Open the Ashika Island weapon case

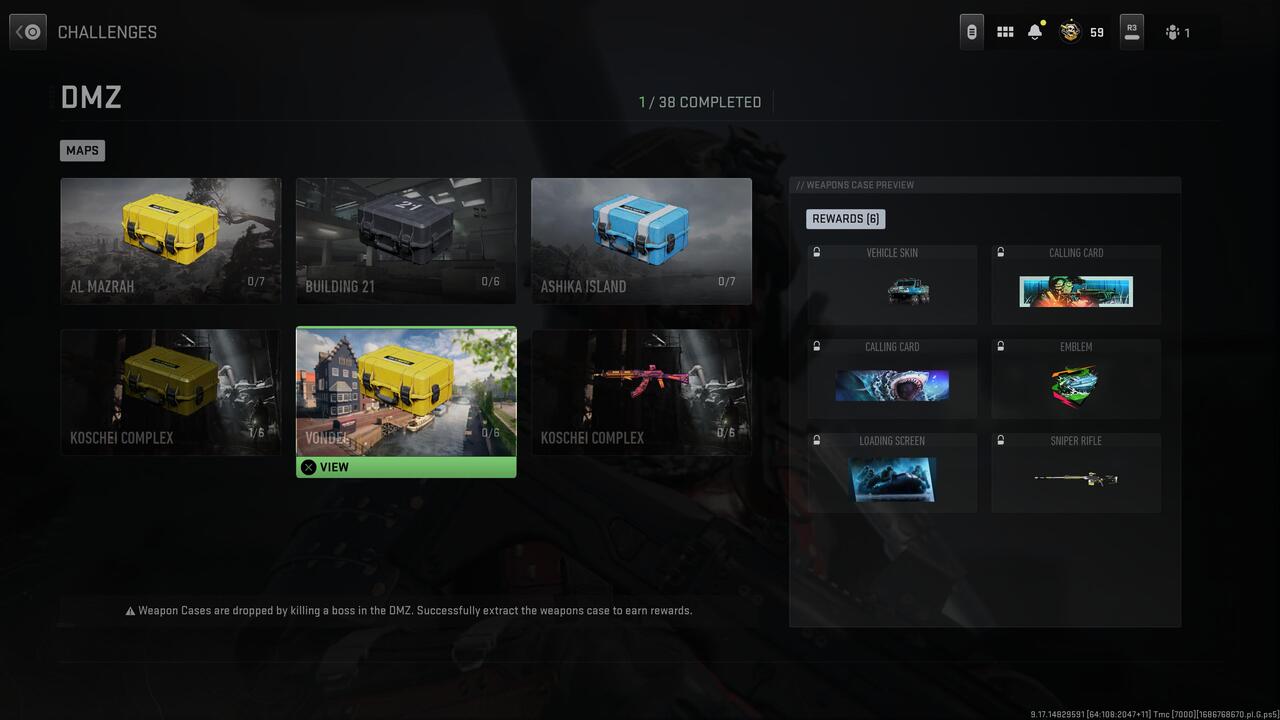[640, 240]
